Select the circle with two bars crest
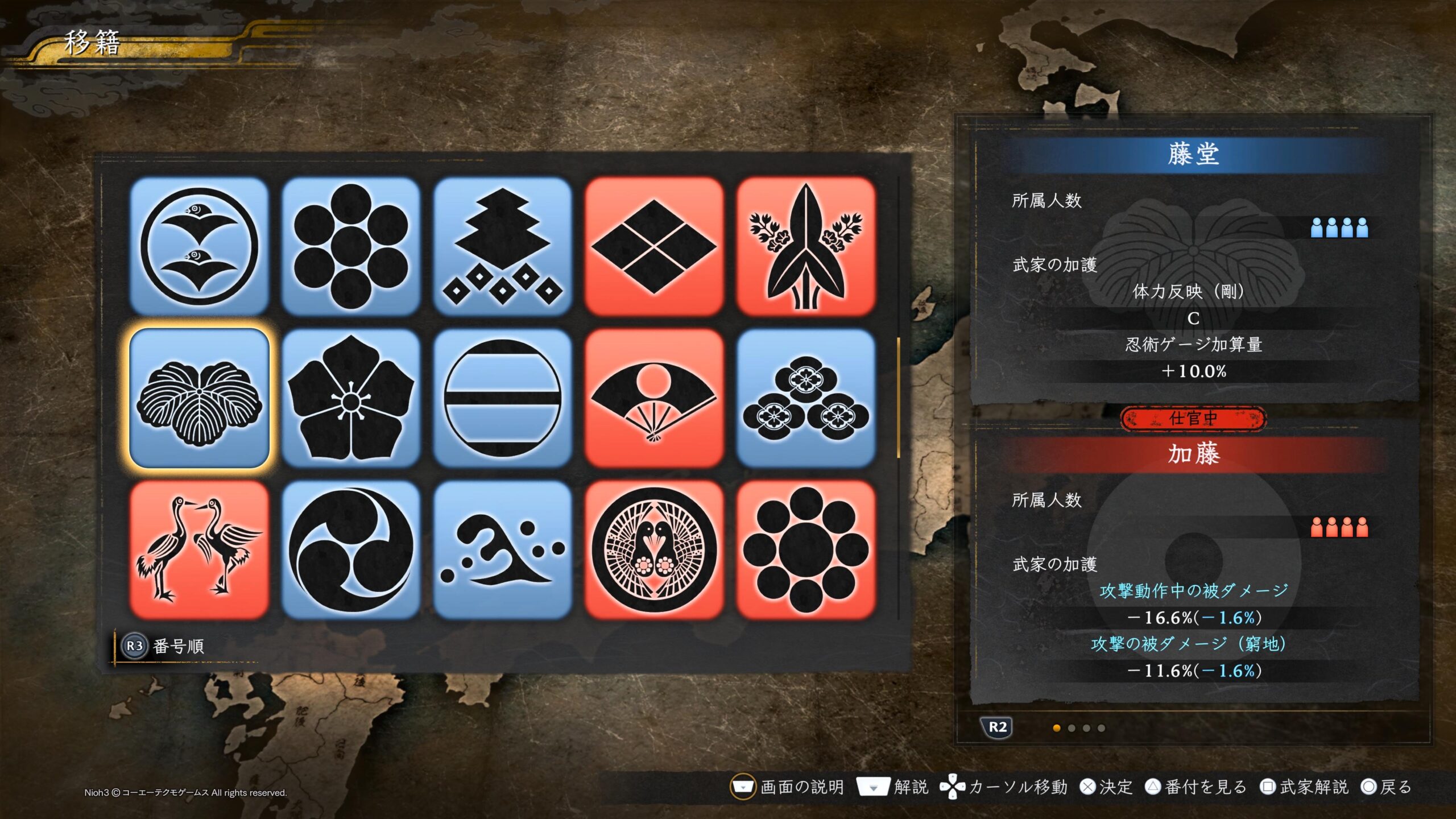The height and width of the screenshot is (819, 1456). click(x=502, y=398)
